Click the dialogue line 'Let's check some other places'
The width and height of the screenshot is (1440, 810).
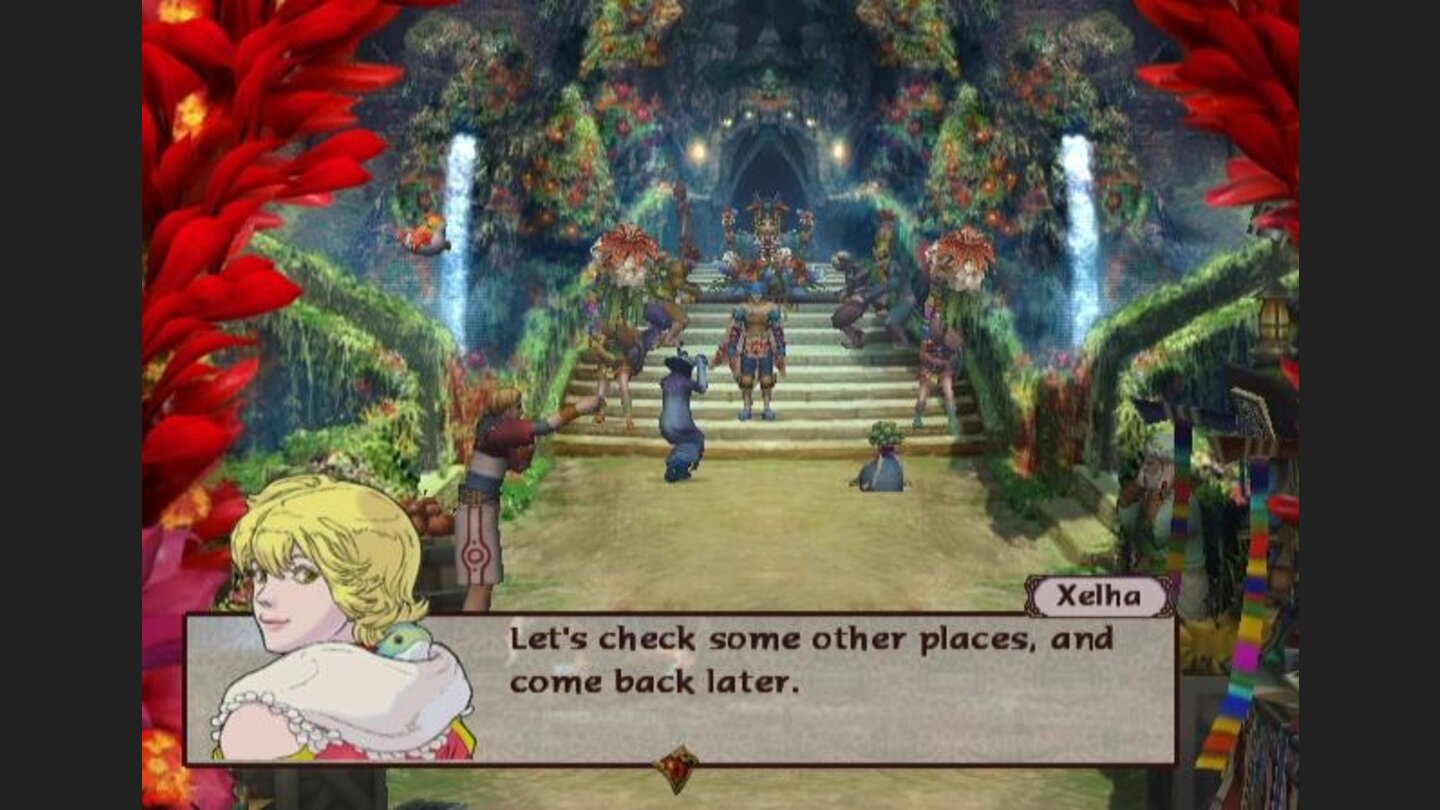pyautogui.click(x=710, y=637)
